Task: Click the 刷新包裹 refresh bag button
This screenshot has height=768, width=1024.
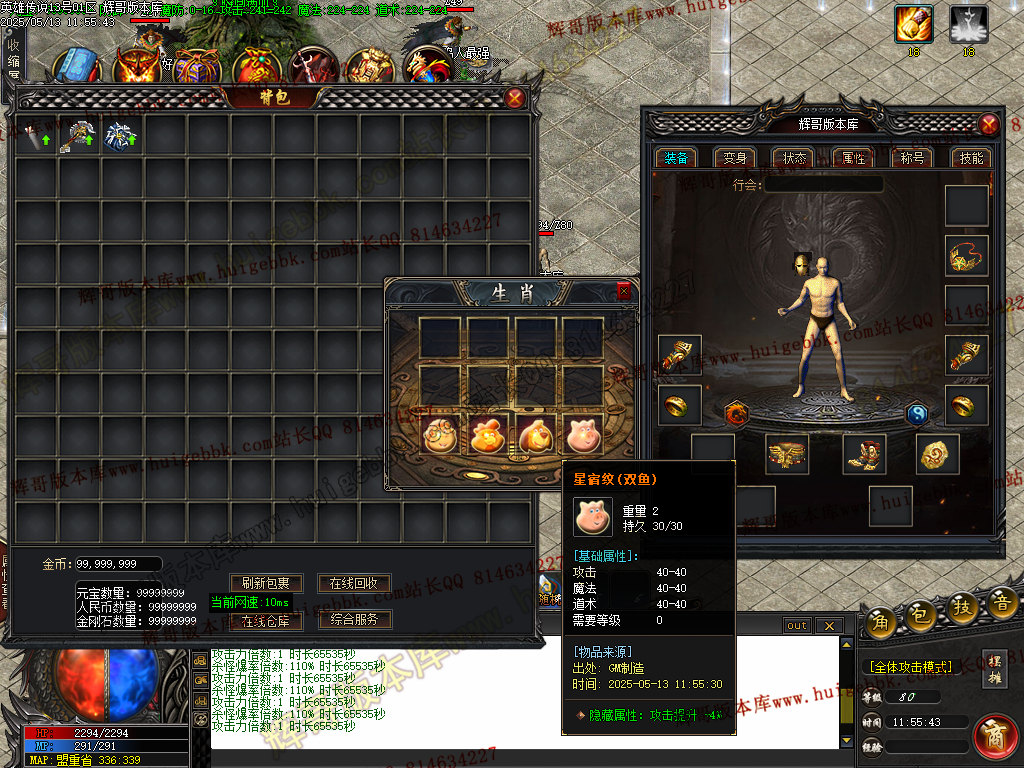Action: click(267, 583)
